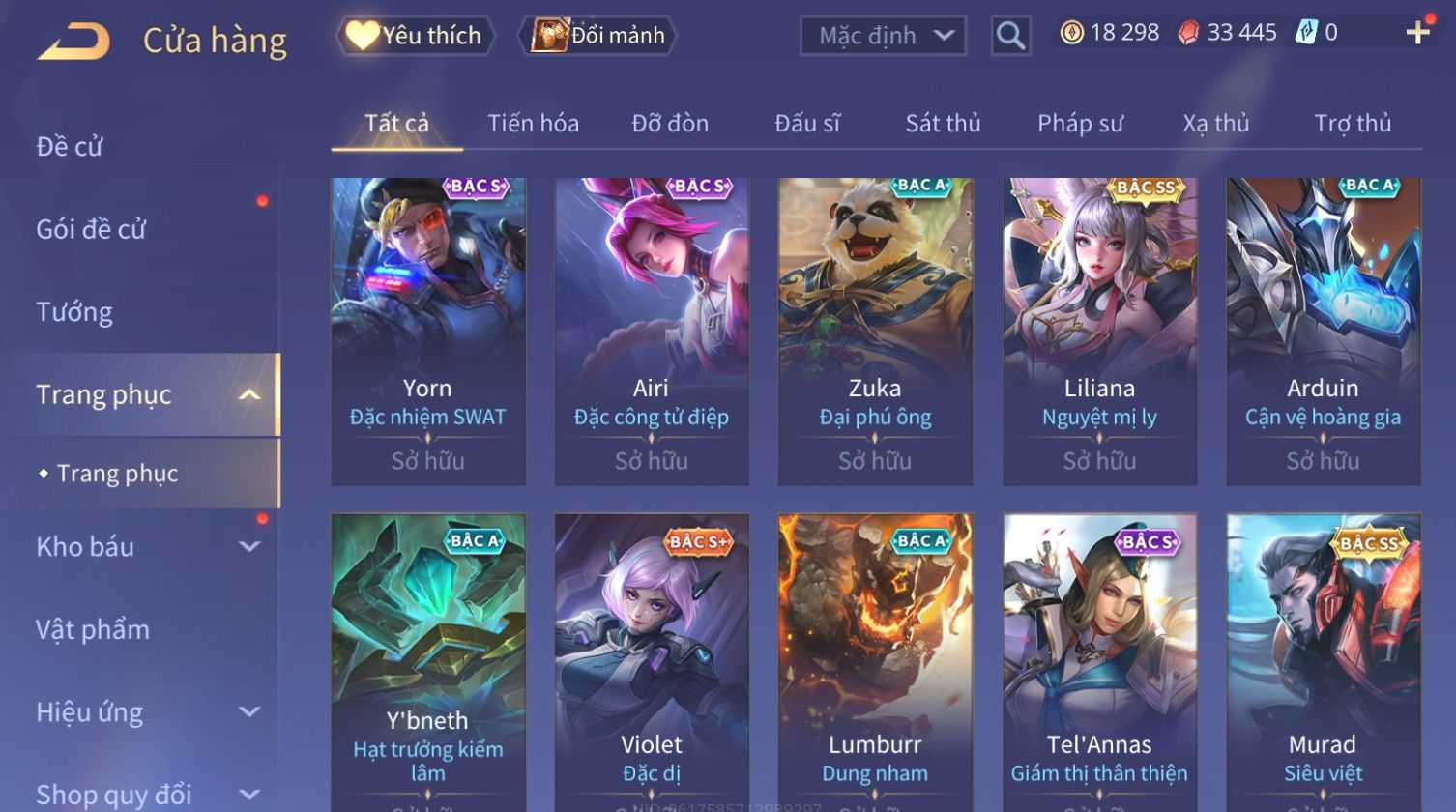
Task: Open the Đổi mảnh exchange shop
Action: [x=598, y=36]
